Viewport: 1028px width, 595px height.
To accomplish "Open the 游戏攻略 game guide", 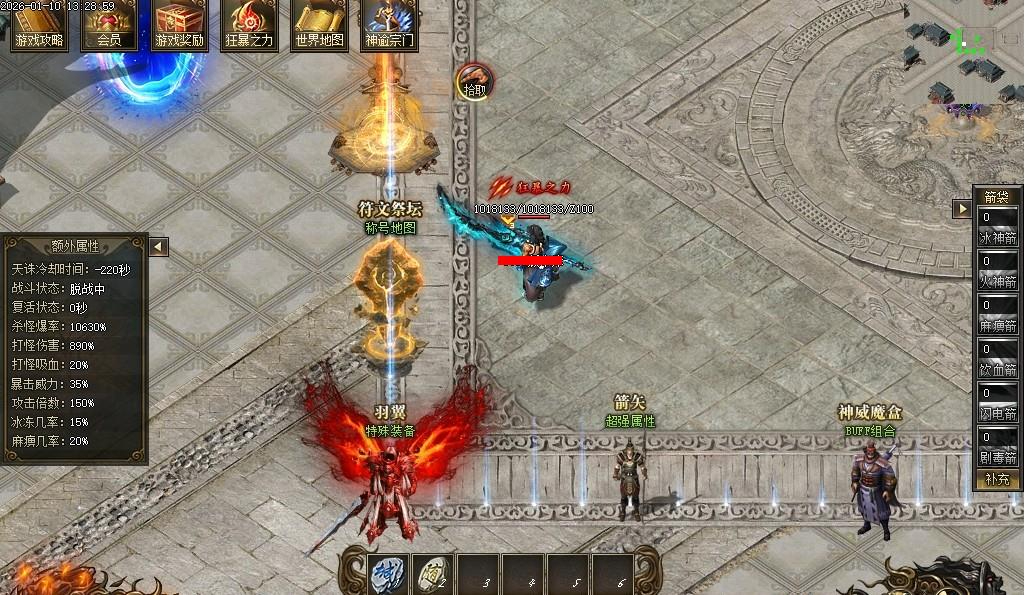I will coord(39,25).
